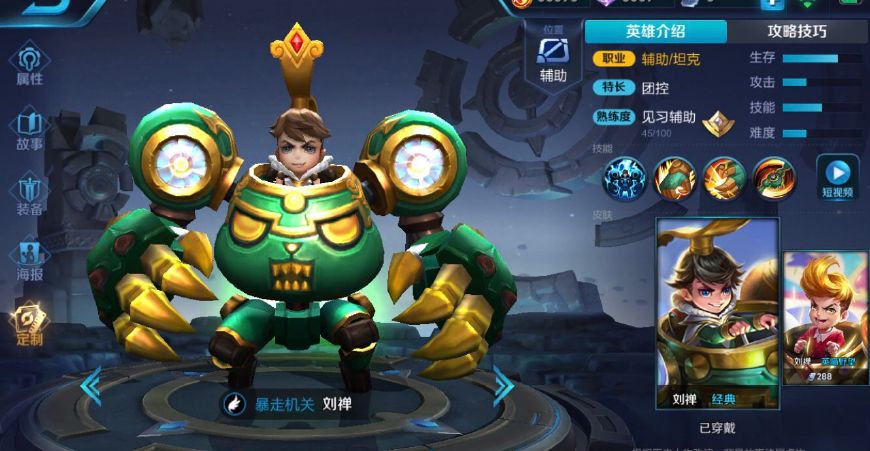View the spinning mech ultimate skill icon
The width and height of the screenshot is (870, 451).
tap(773, 178)
